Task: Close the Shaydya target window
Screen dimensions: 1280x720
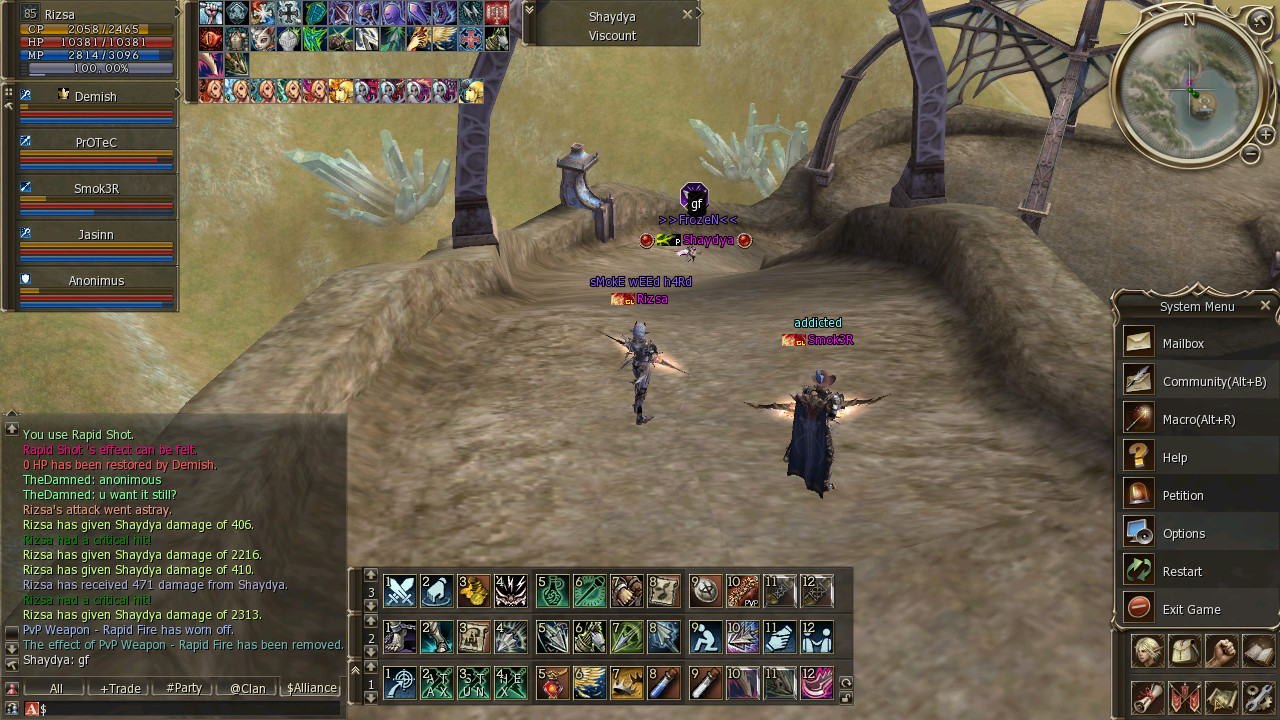Action: pyautogui.click(x=687, y=14)
